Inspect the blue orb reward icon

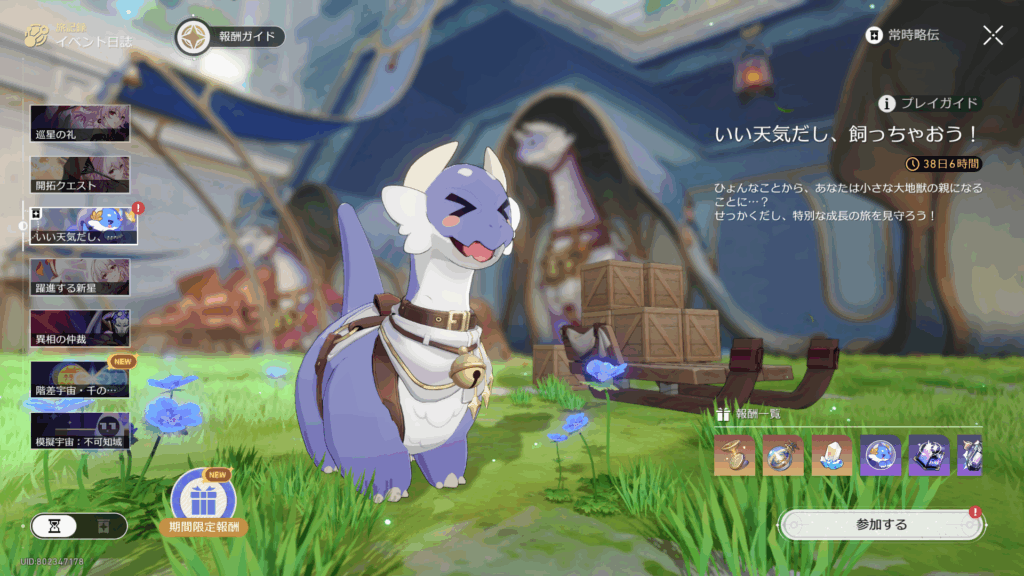782,455
